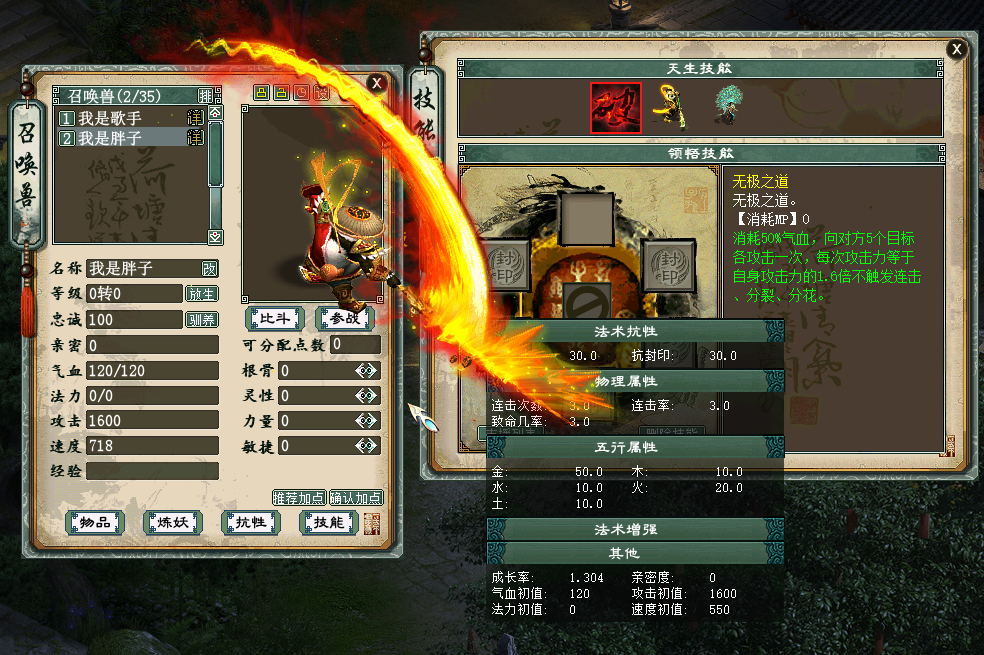Adjust the 根骨 constitution point stepper

(x=367, y=371)
